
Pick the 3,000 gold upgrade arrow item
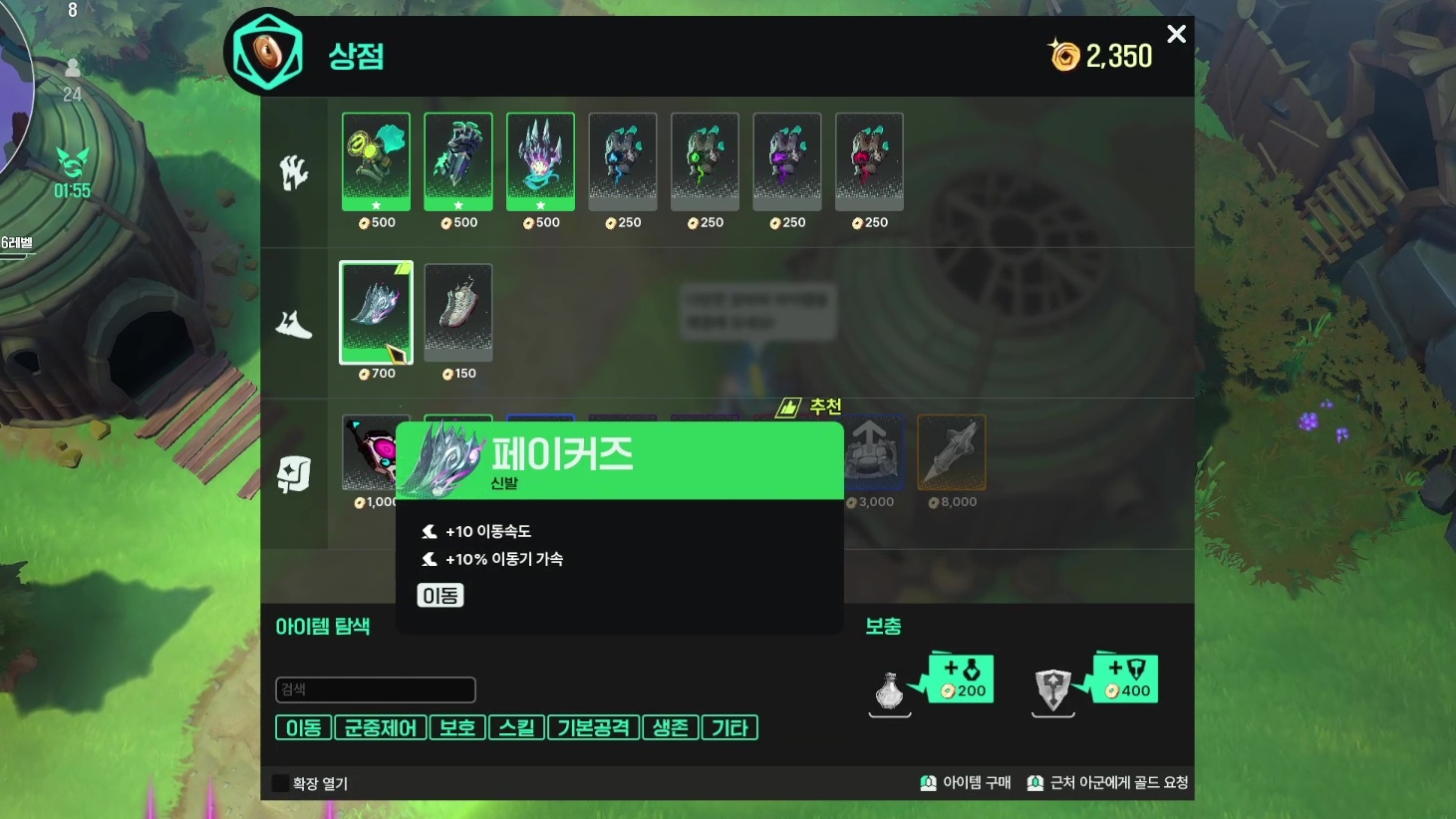(x=874, y=452)
